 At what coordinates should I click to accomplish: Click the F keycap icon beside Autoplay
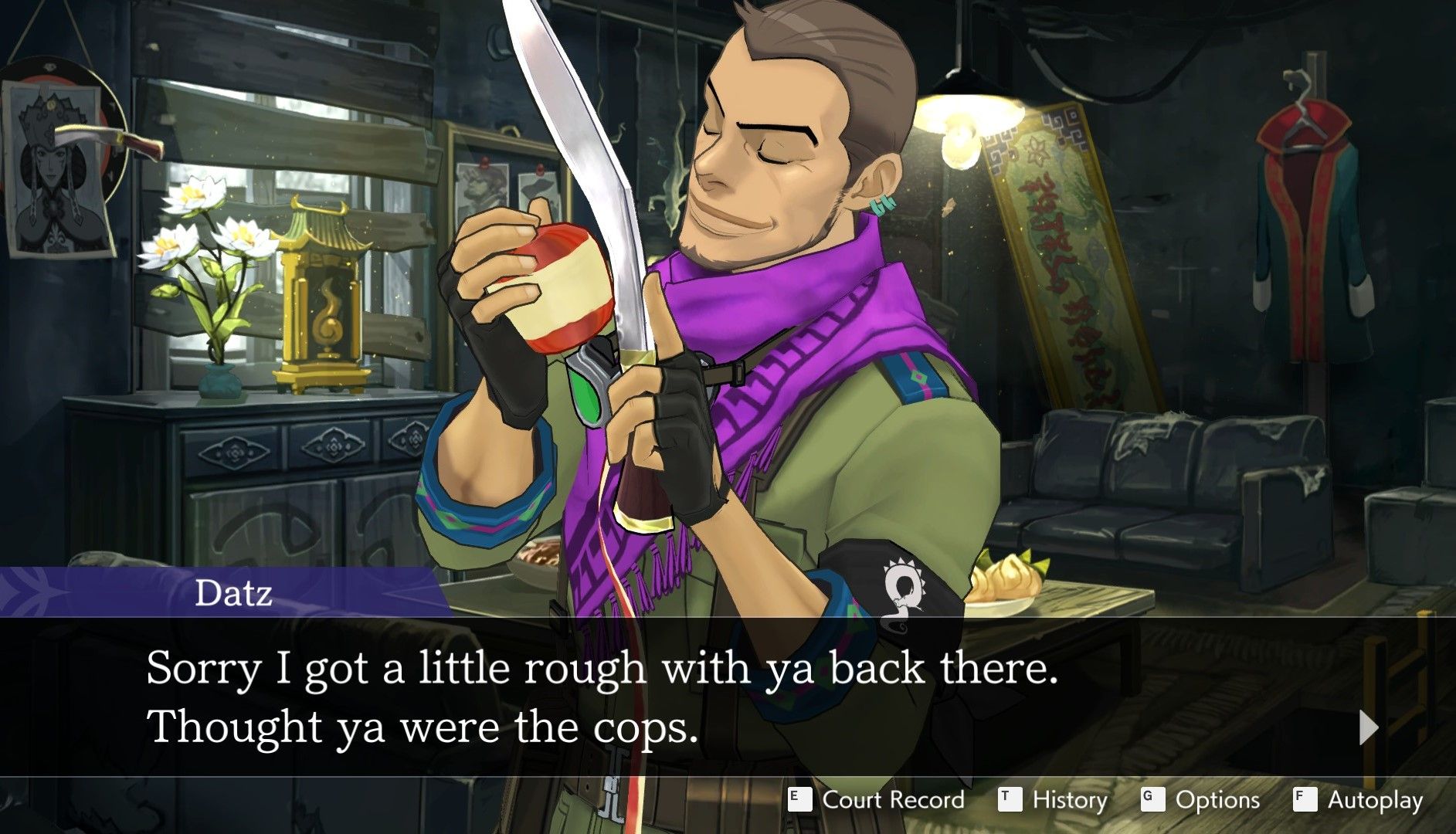pos(1304,800)
